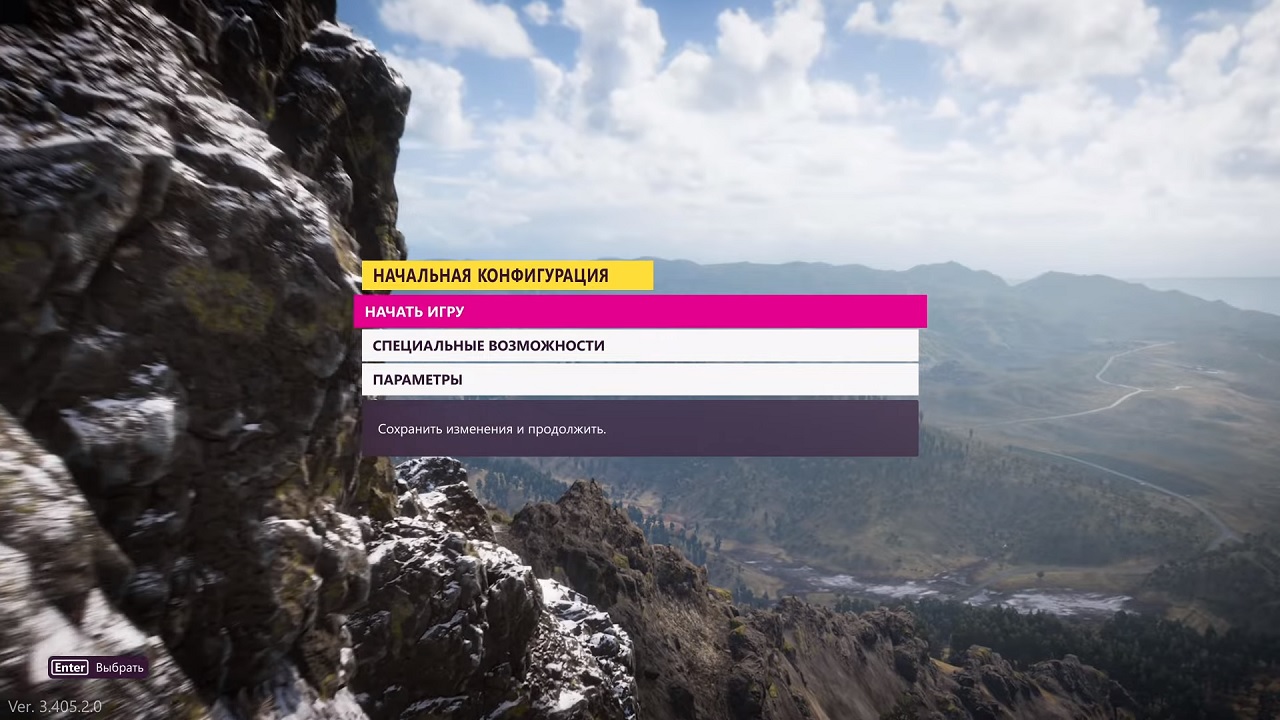
Task: Select the purple save-and-continue panel
Action: [x=640, y=429]
